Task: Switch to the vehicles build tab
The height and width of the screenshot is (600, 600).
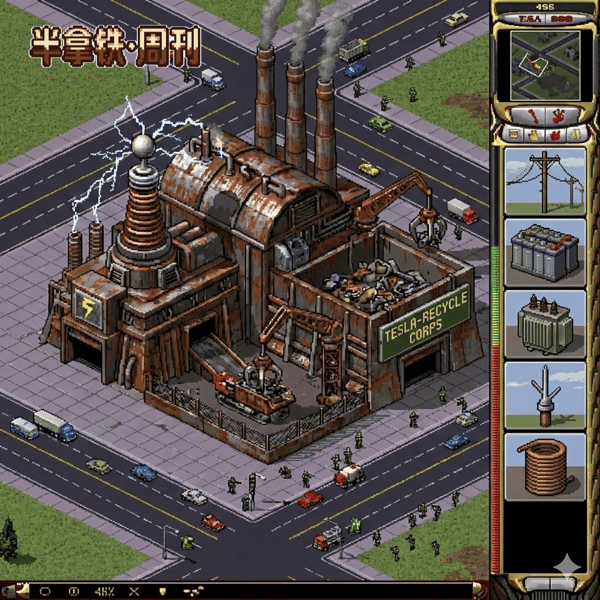Action: coord(575,133)
